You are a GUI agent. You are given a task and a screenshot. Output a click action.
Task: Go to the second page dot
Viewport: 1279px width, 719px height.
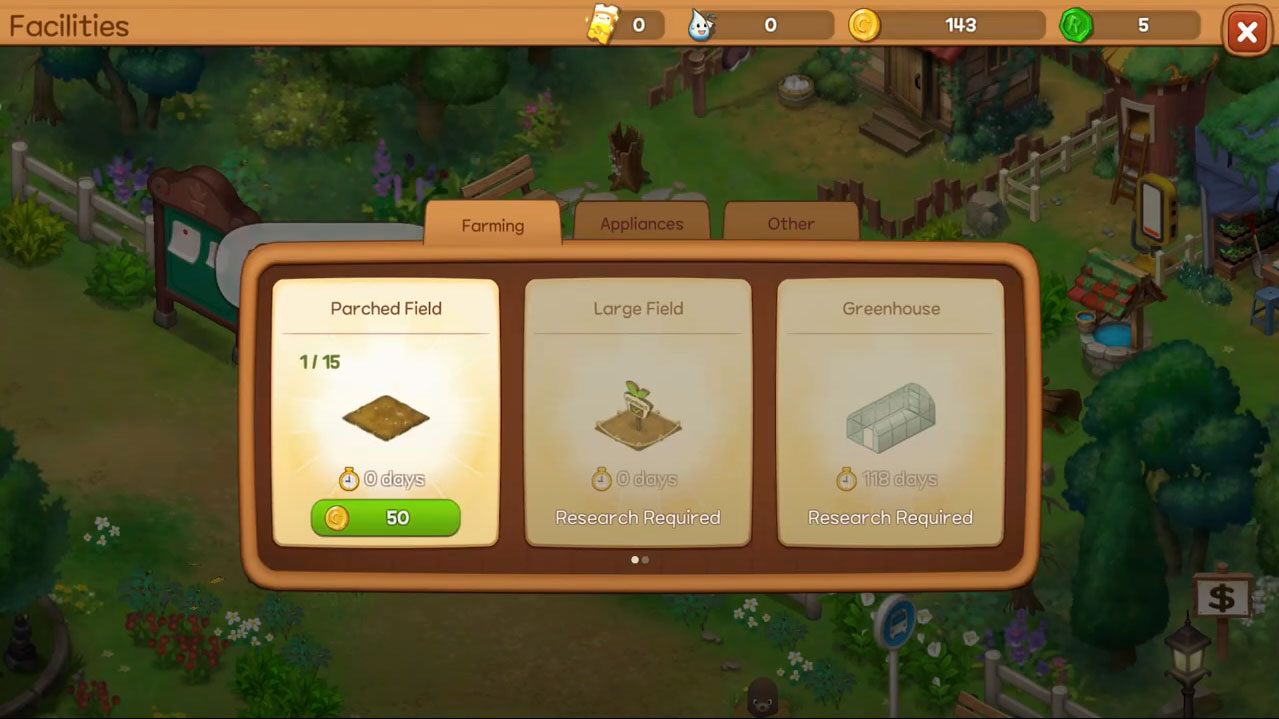click(645, 560)
